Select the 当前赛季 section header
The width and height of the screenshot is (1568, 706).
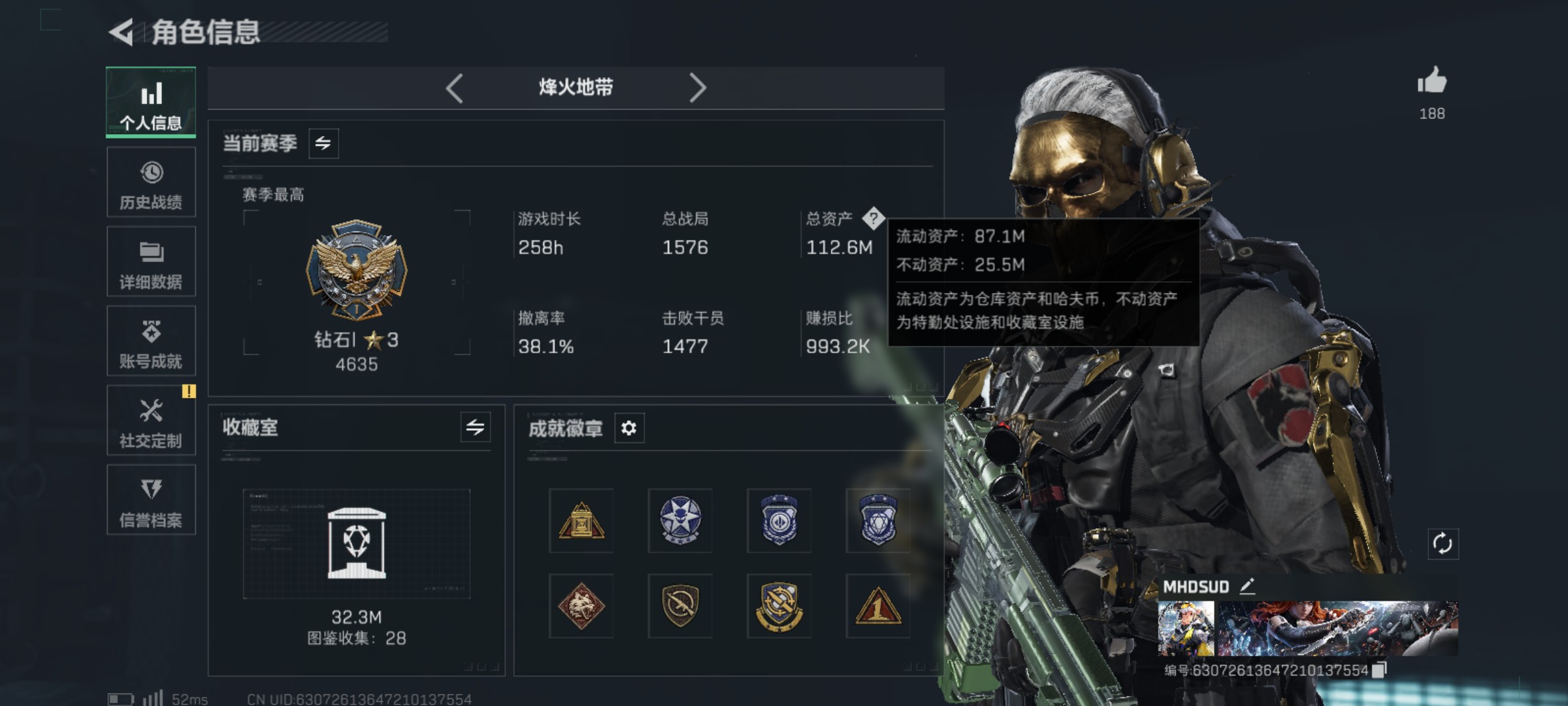(261, 143)
